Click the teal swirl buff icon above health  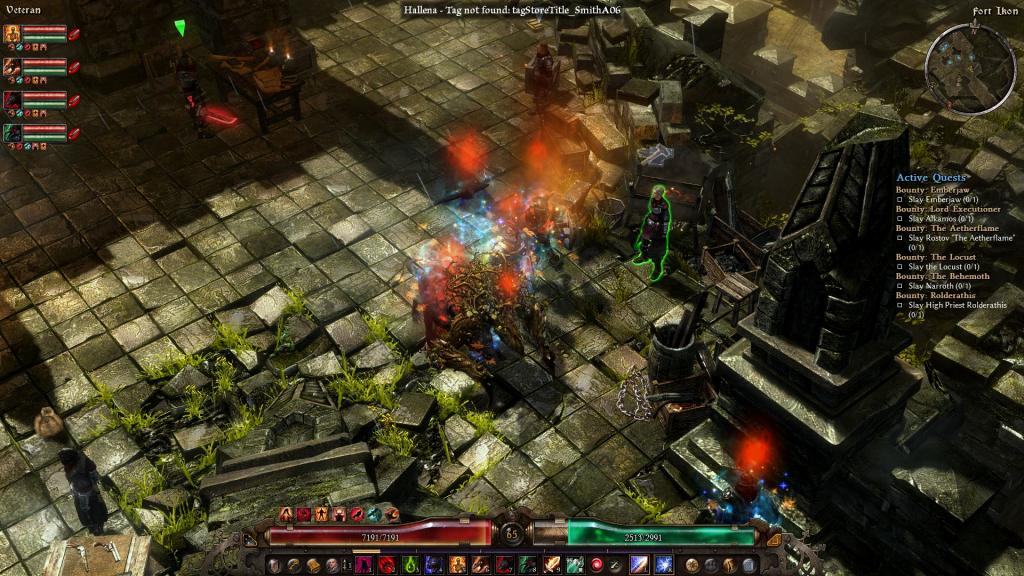(x=375, y=514)
